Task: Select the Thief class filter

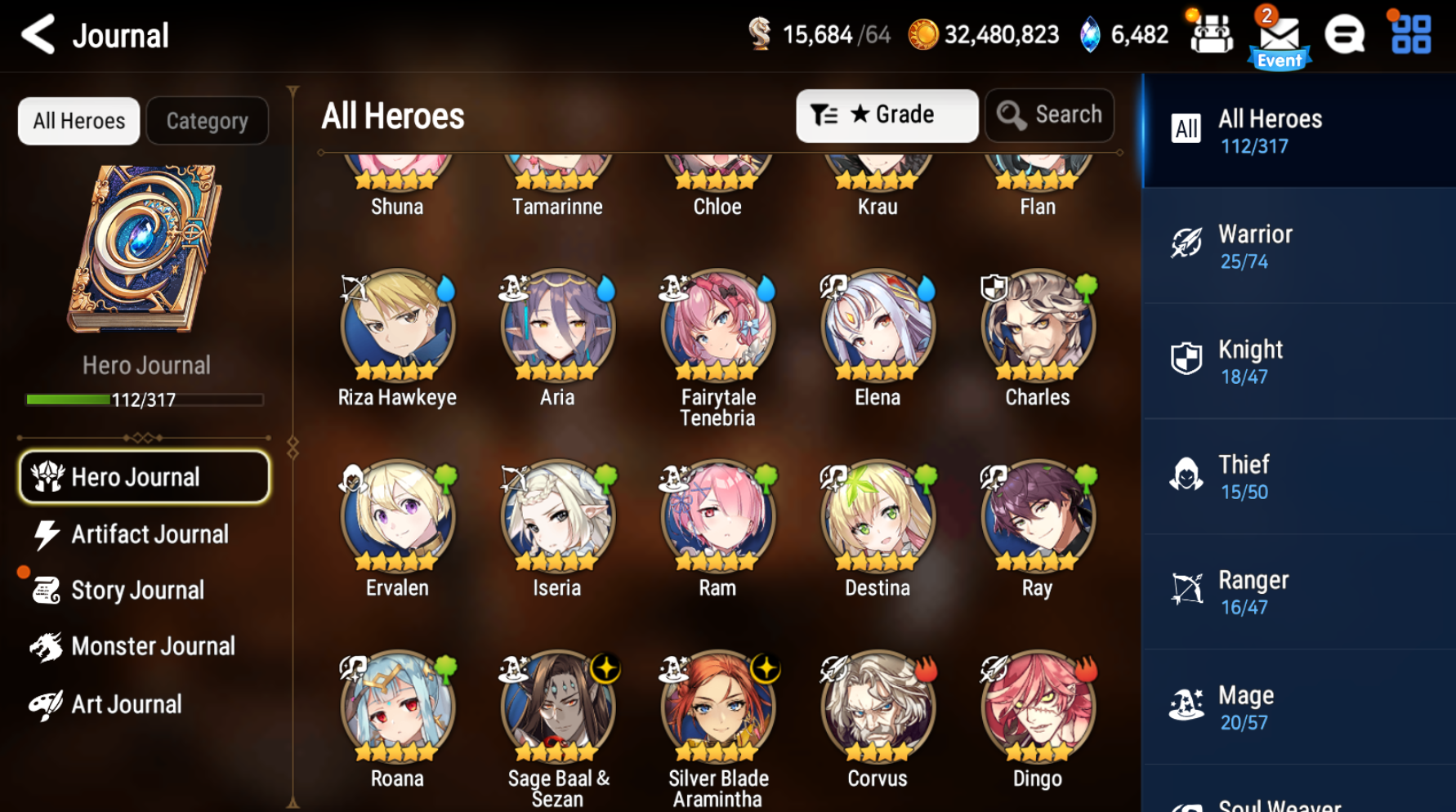Action: click(1298, 476)
